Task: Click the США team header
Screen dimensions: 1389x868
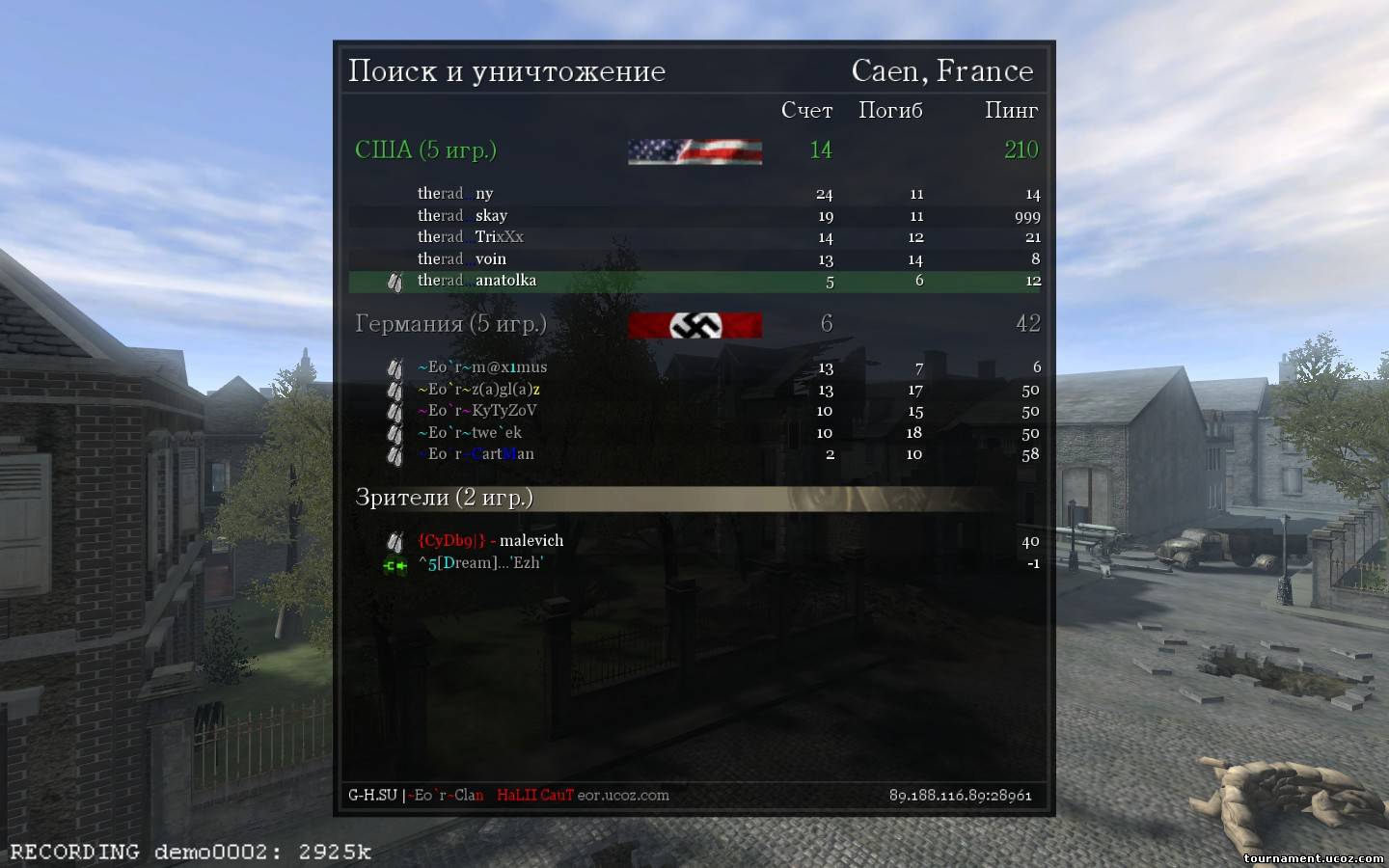Action: pyautogui.click(x=425, y=149)
